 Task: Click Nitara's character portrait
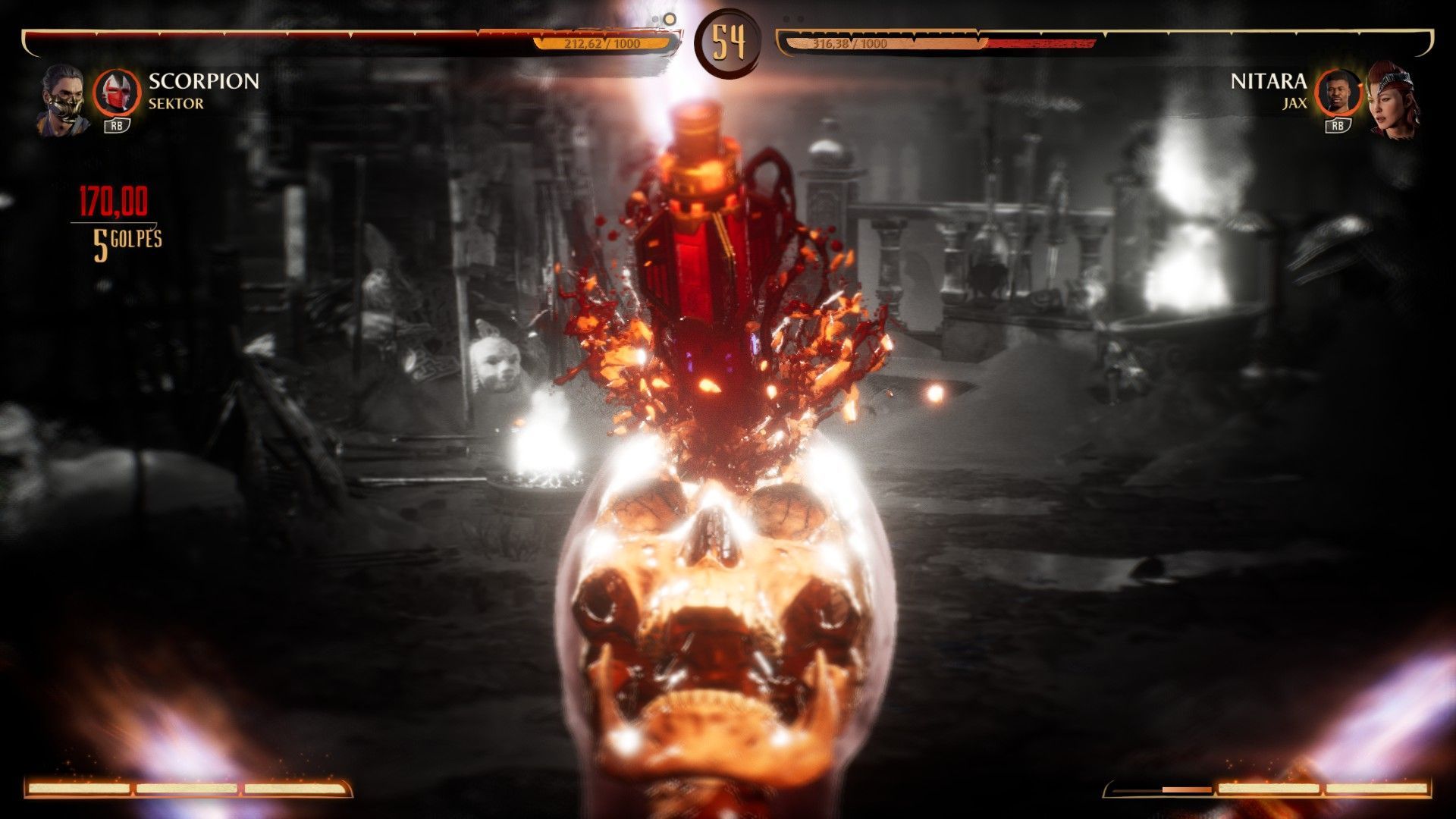[x=1392, y=99]
